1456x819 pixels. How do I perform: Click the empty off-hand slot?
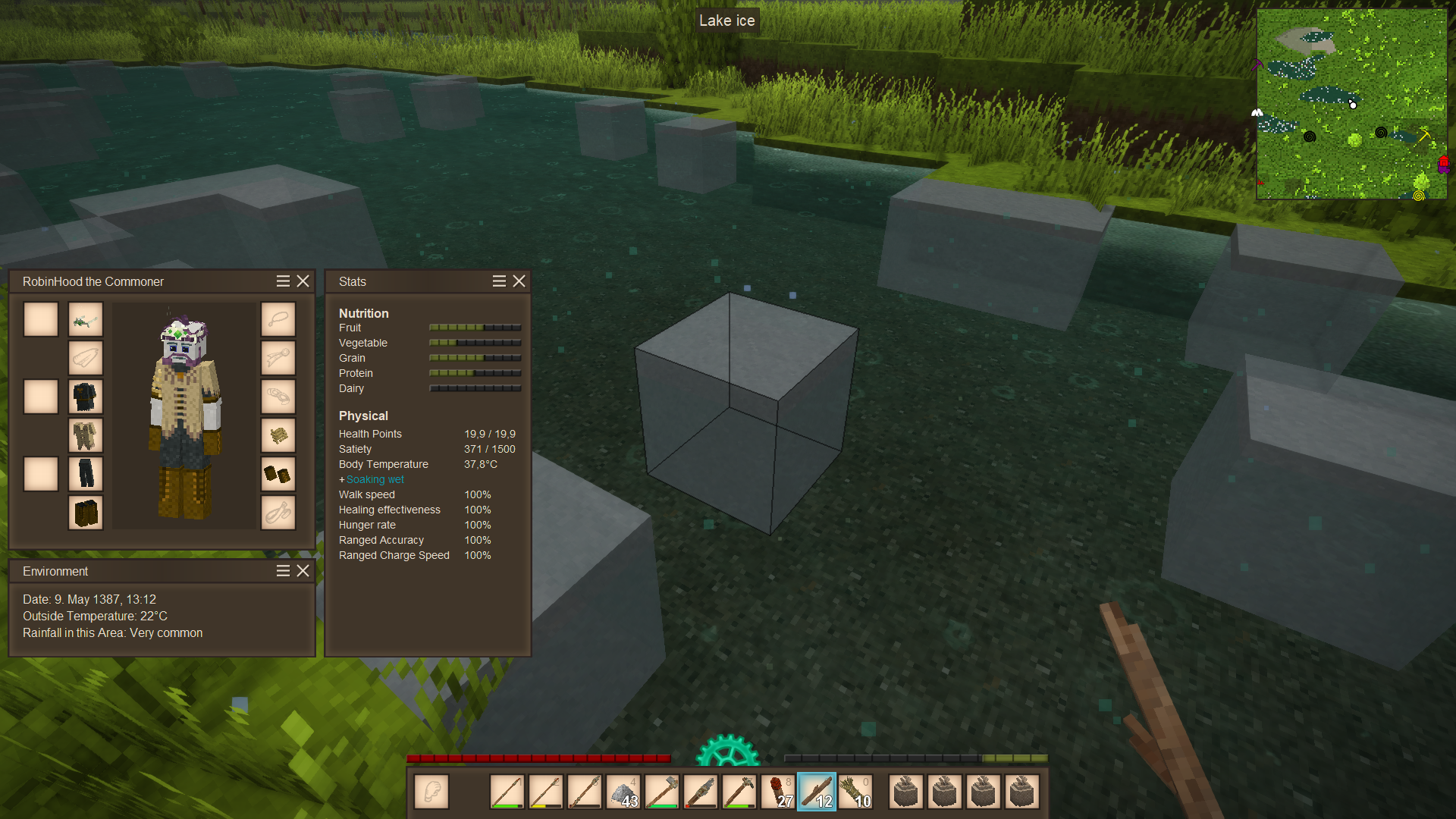(x=431, y=792)
